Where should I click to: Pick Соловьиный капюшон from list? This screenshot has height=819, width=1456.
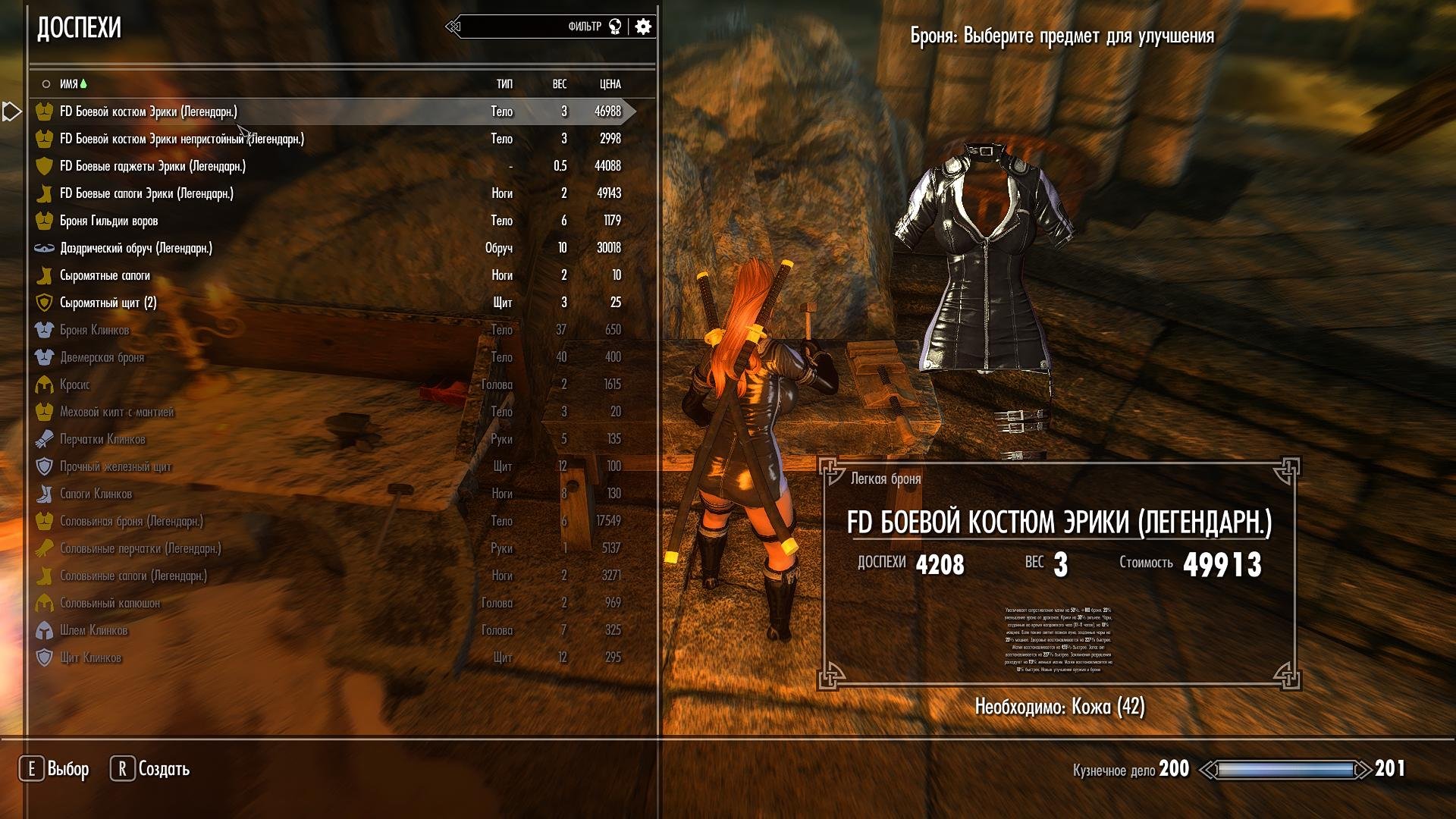(110, 603)
